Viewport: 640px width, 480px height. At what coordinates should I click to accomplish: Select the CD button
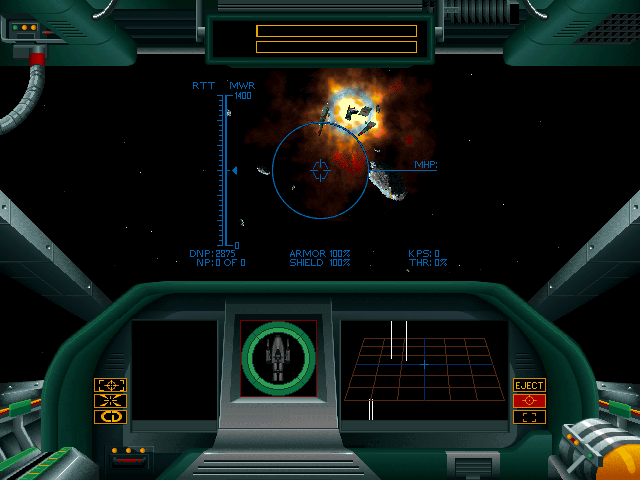[x=110, y=417]
